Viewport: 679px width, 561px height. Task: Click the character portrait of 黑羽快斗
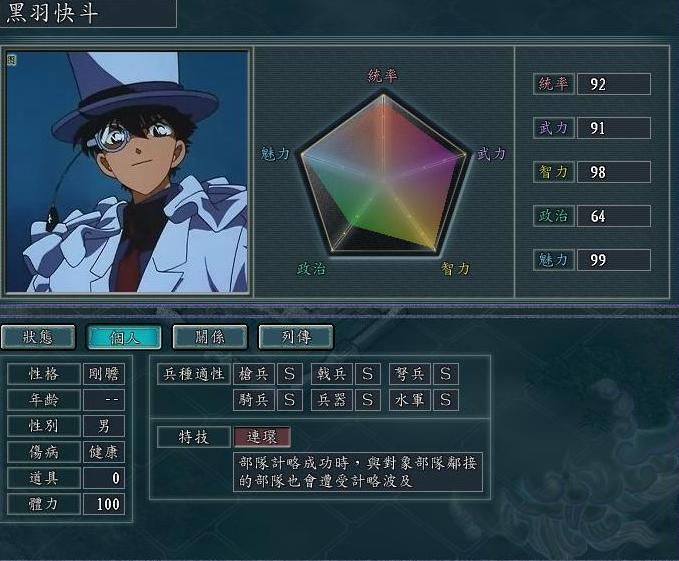point(126,171)
